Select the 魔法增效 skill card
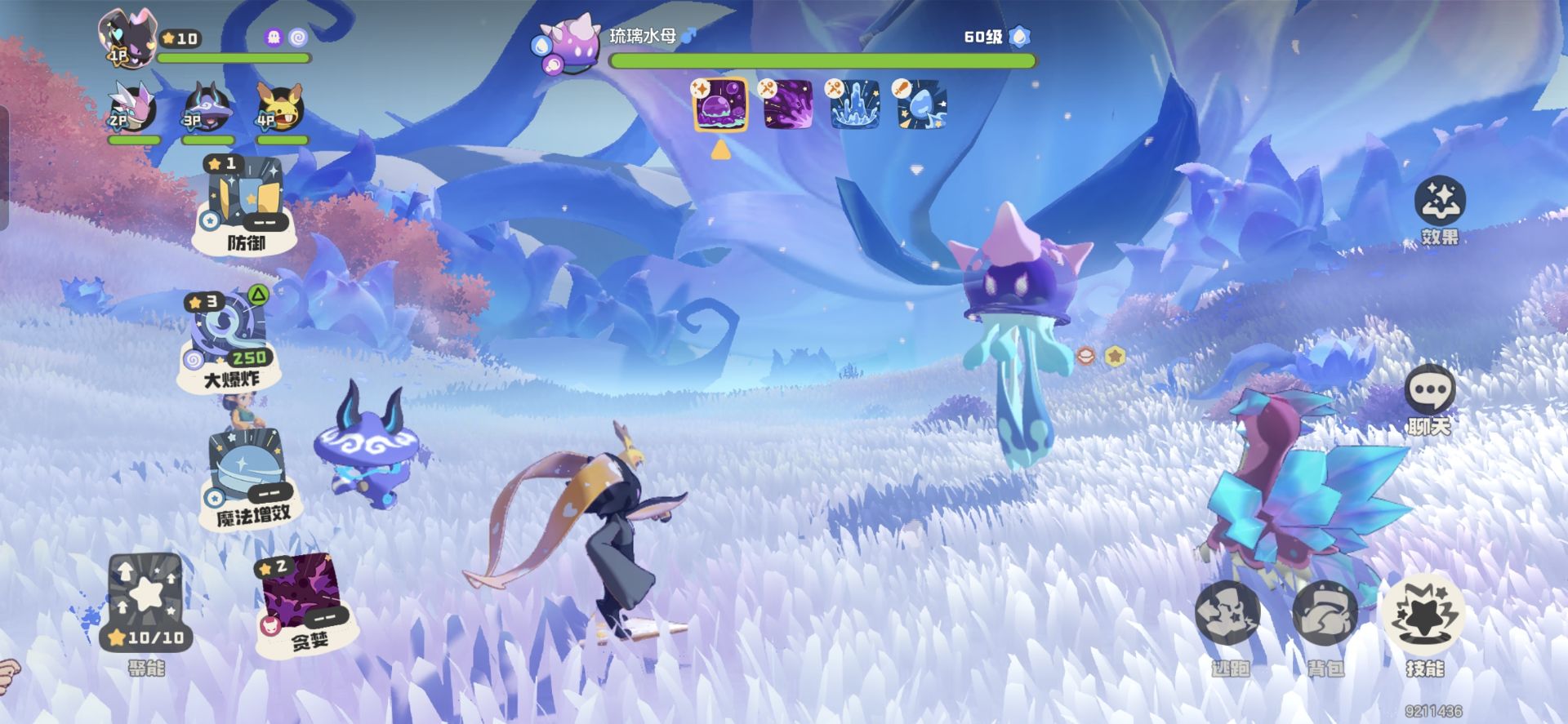This screenshot has width=1568, height=724. (x=245, y=477)
